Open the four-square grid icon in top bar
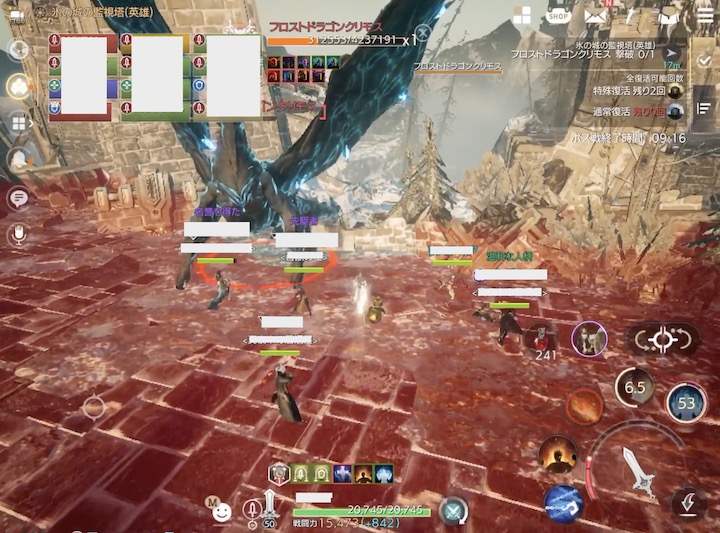The image size is (720, 533). tap(522, 15)
